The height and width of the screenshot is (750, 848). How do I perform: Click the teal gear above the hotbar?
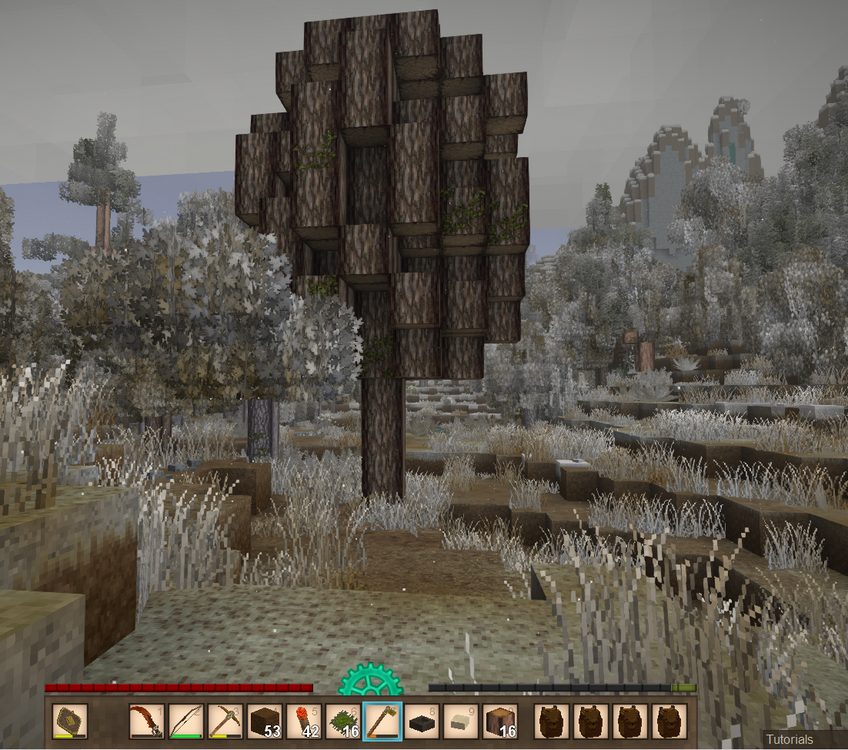pyautogui.click(x=370, y=682)
